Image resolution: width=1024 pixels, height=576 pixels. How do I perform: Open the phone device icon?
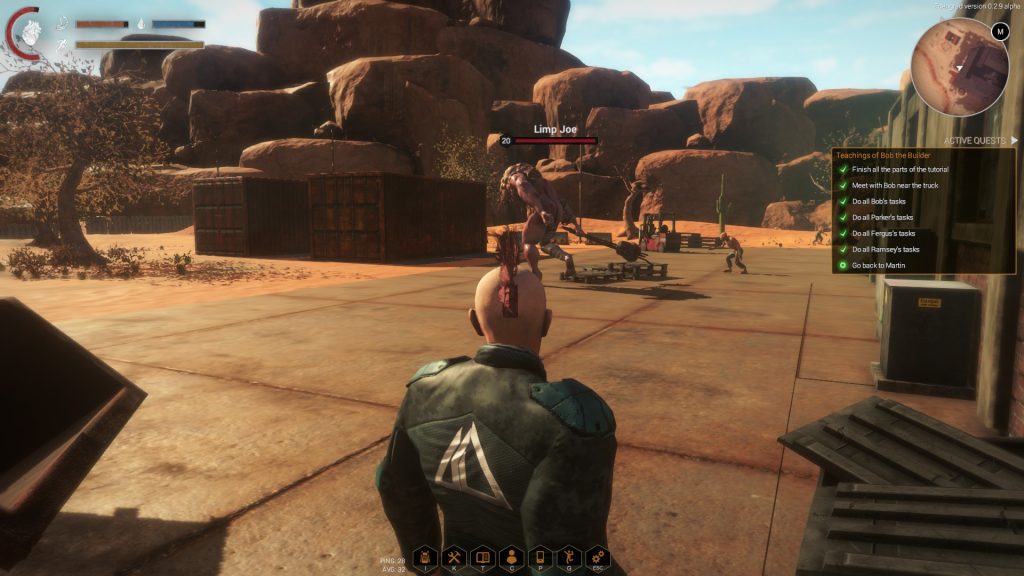(x=540, y=557)
